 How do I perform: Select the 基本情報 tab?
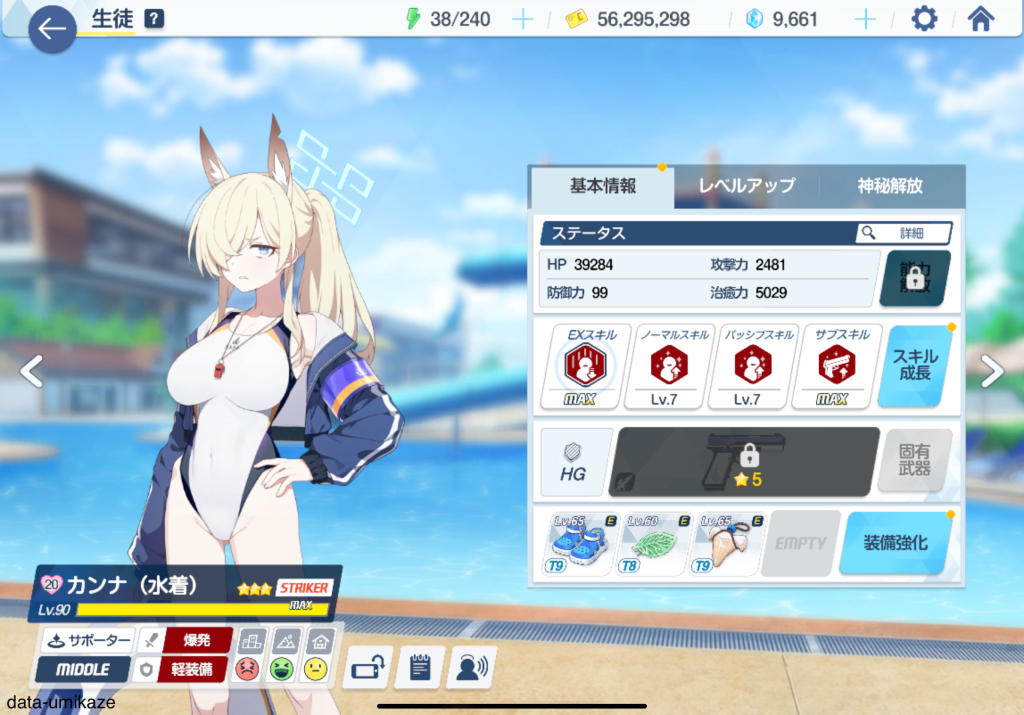(603, 186)
